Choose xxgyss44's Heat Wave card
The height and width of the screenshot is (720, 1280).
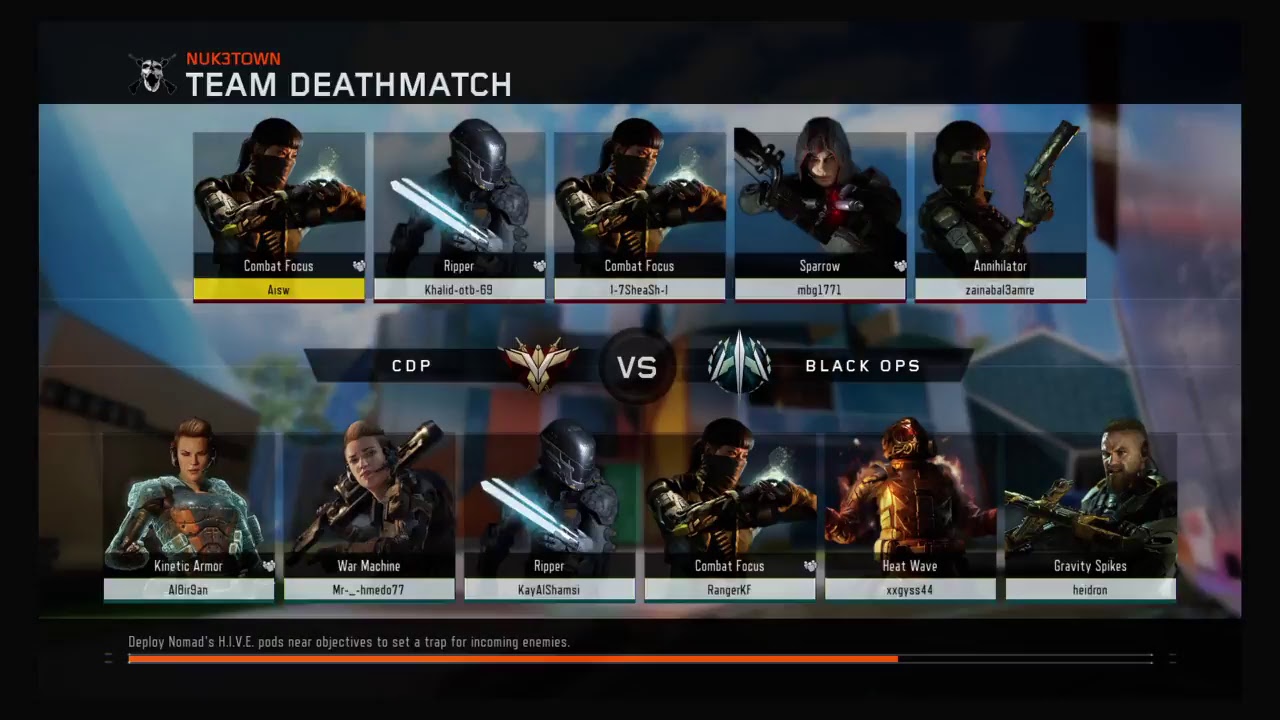[x=910, y=515]
